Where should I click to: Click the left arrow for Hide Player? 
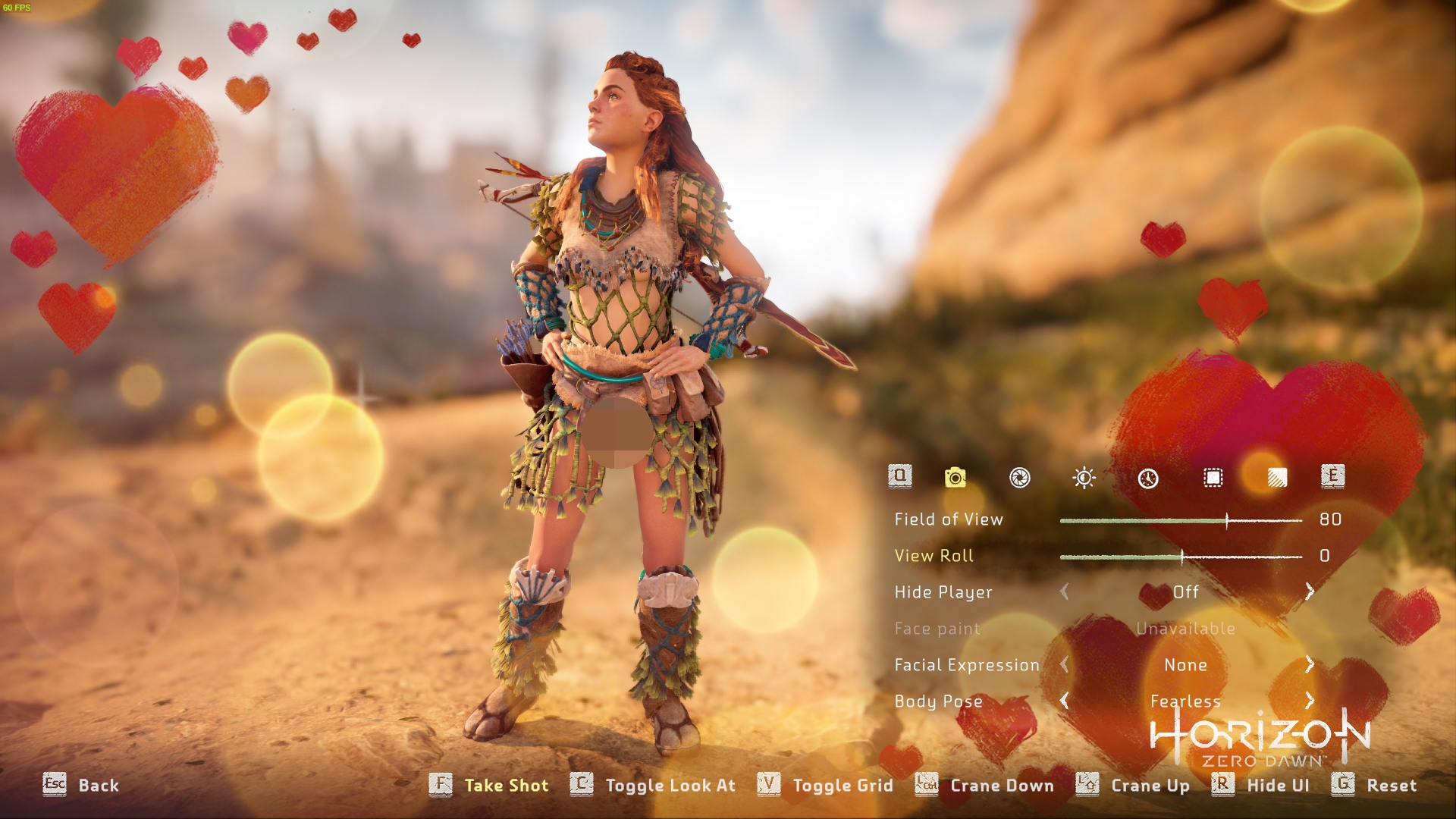tap(1065, 591)
